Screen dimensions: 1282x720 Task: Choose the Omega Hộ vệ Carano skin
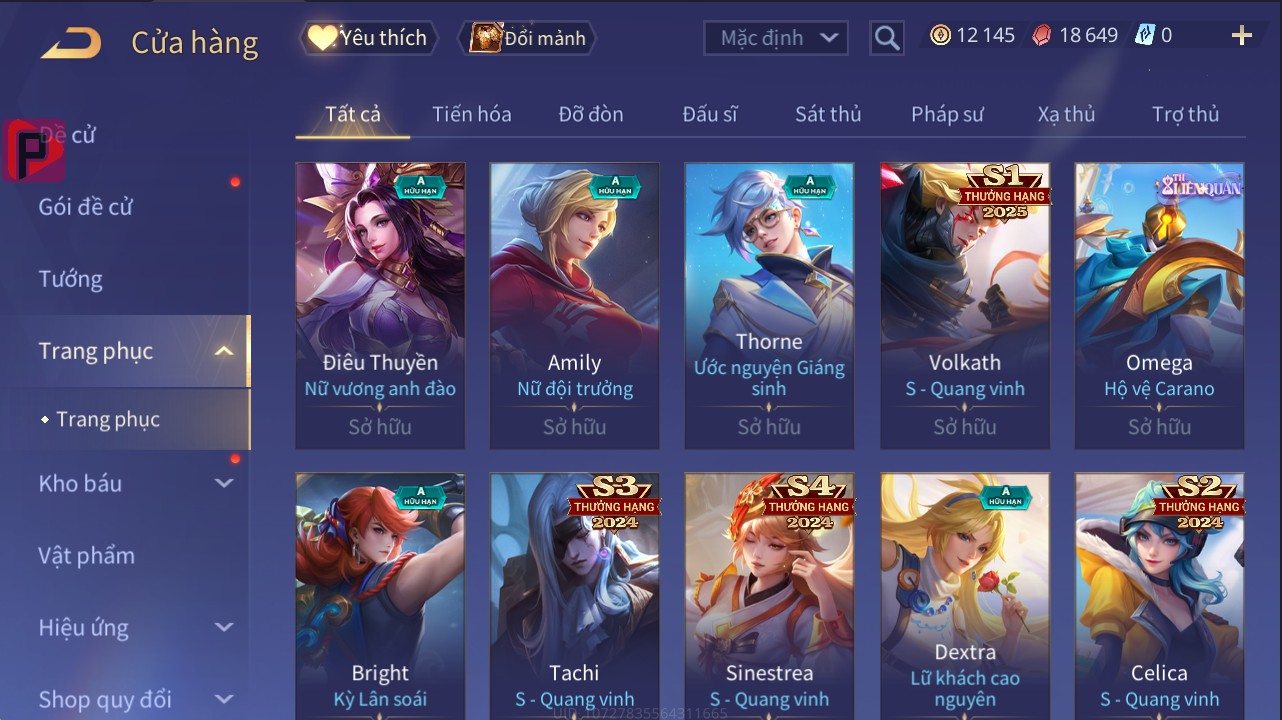pyautogui.click(x=1159, y=305)
